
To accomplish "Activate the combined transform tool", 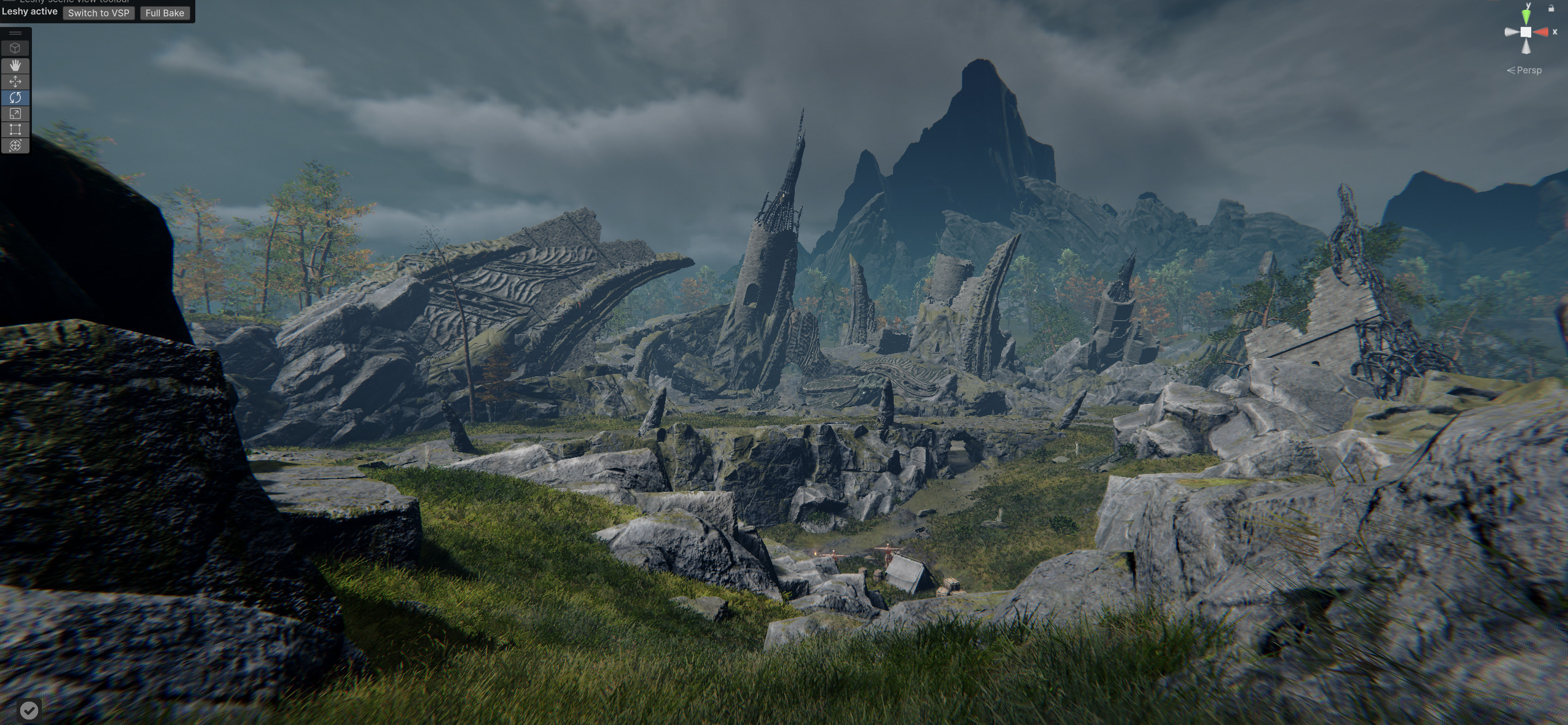I will [15, 145].
